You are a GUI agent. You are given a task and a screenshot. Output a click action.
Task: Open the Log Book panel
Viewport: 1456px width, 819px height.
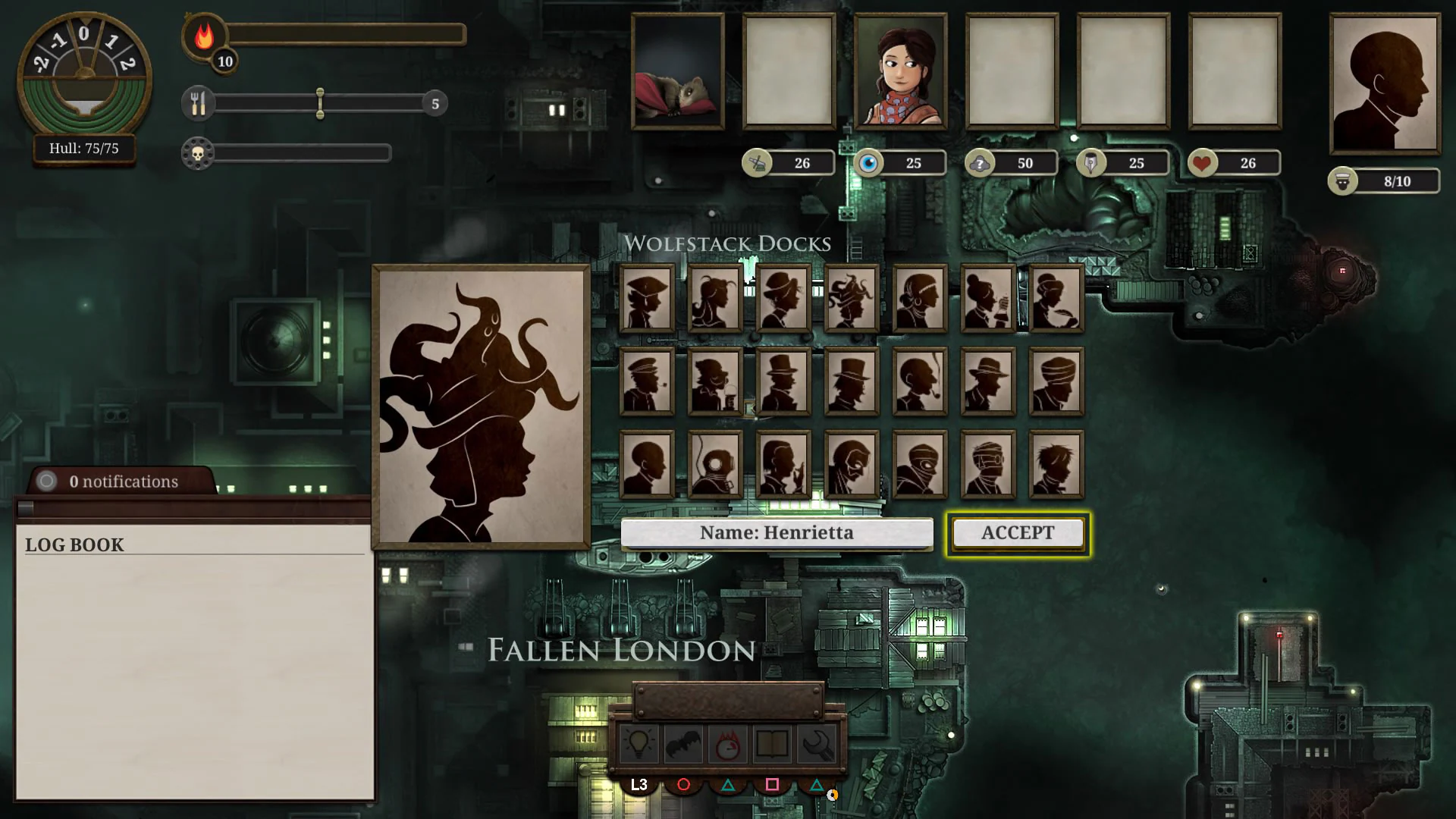click(x=74, y=544)
